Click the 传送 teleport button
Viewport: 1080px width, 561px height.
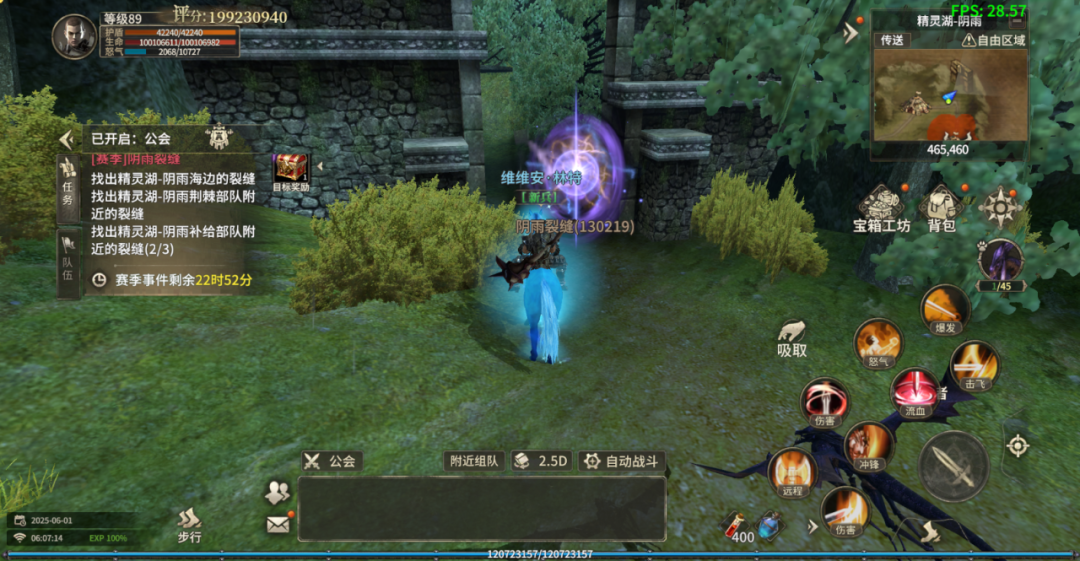[892, 40]
